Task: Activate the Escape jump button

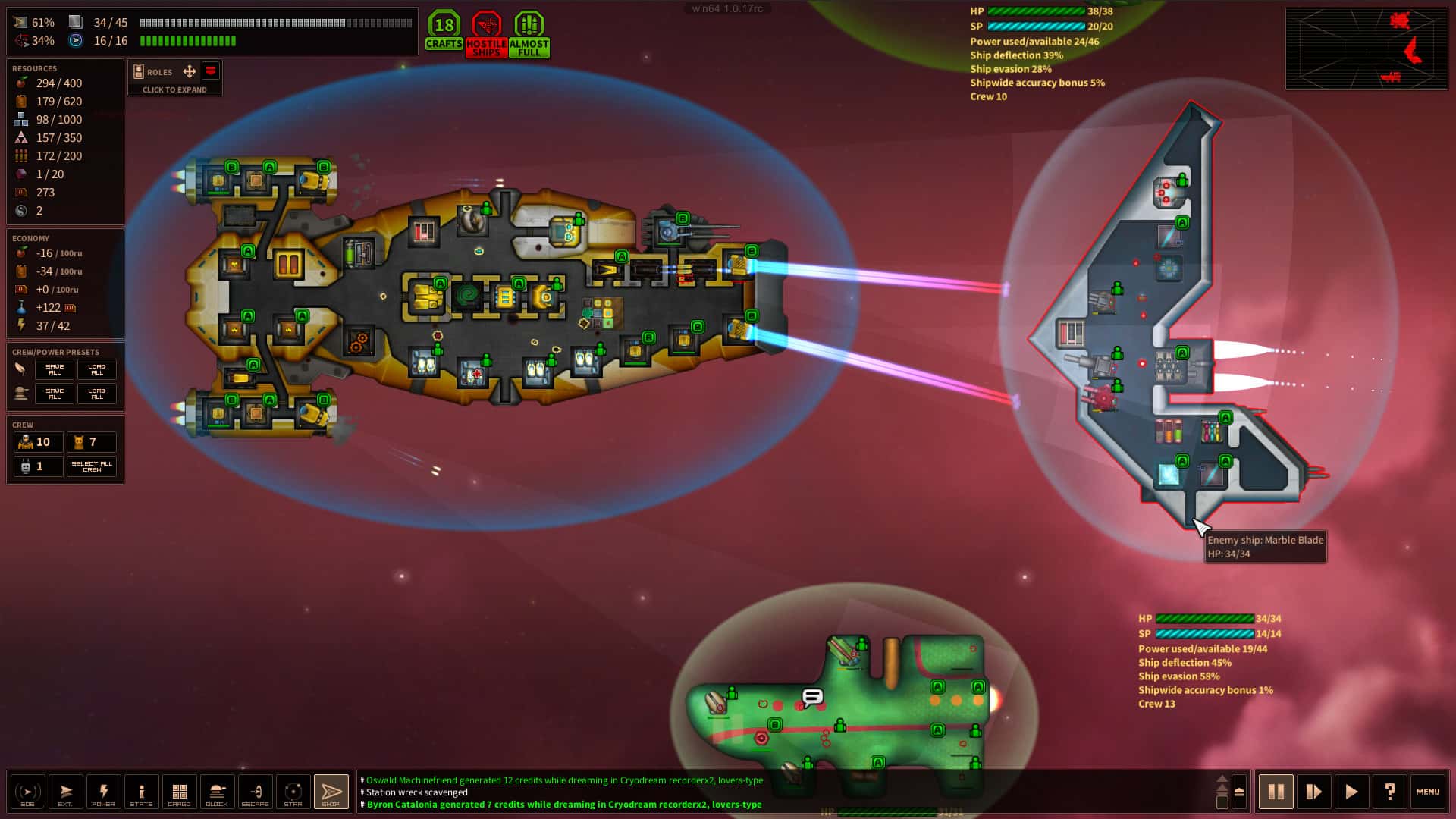Action: point(255,792)
